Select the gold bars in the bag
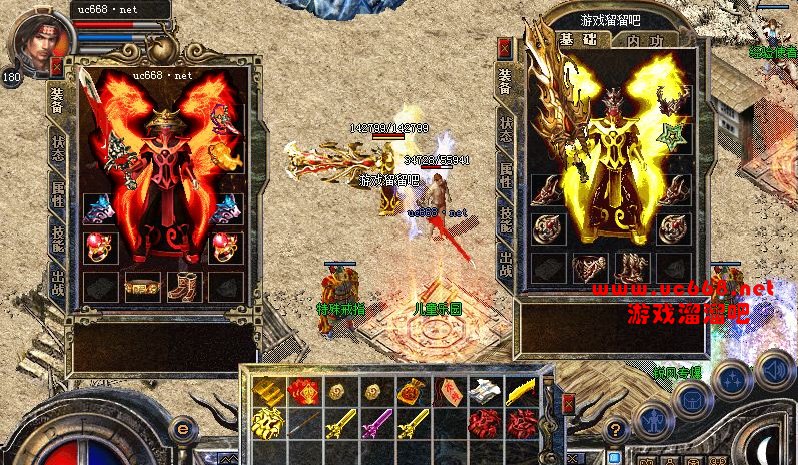This screenshot has width=798, height=465. point(266,391)
